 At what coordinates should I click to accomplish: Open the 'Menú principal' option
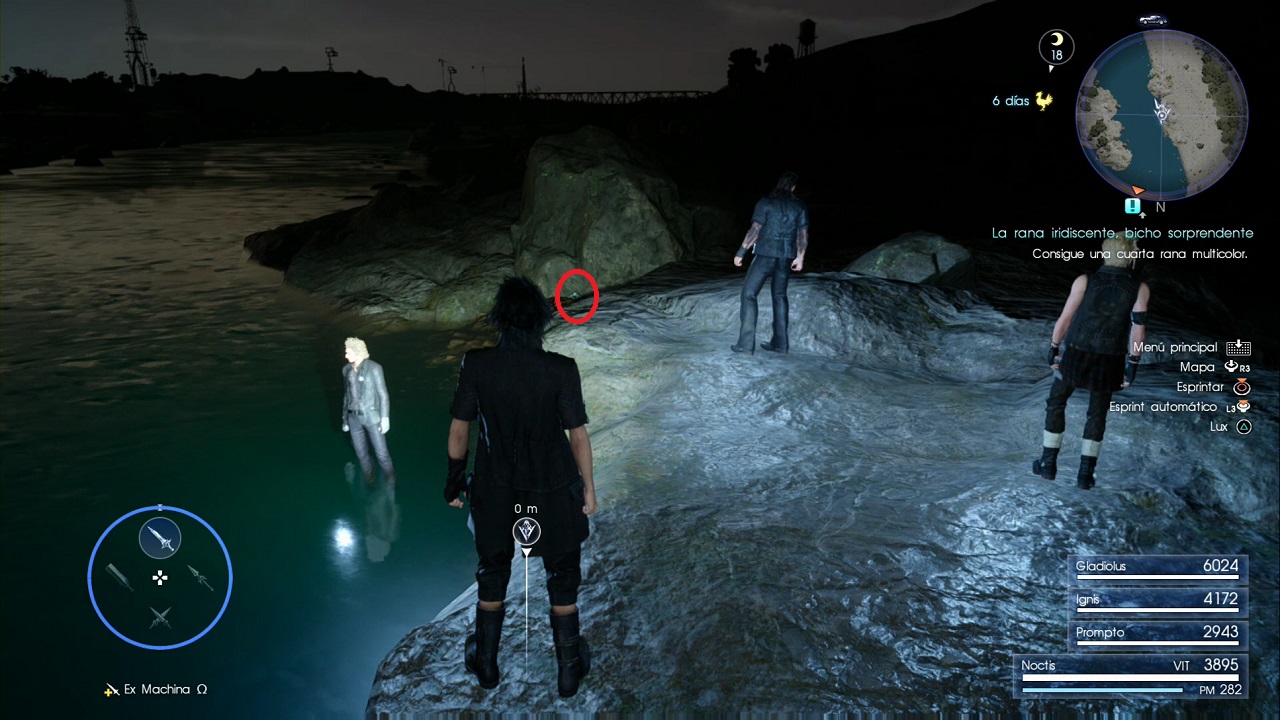[1175, 347]
